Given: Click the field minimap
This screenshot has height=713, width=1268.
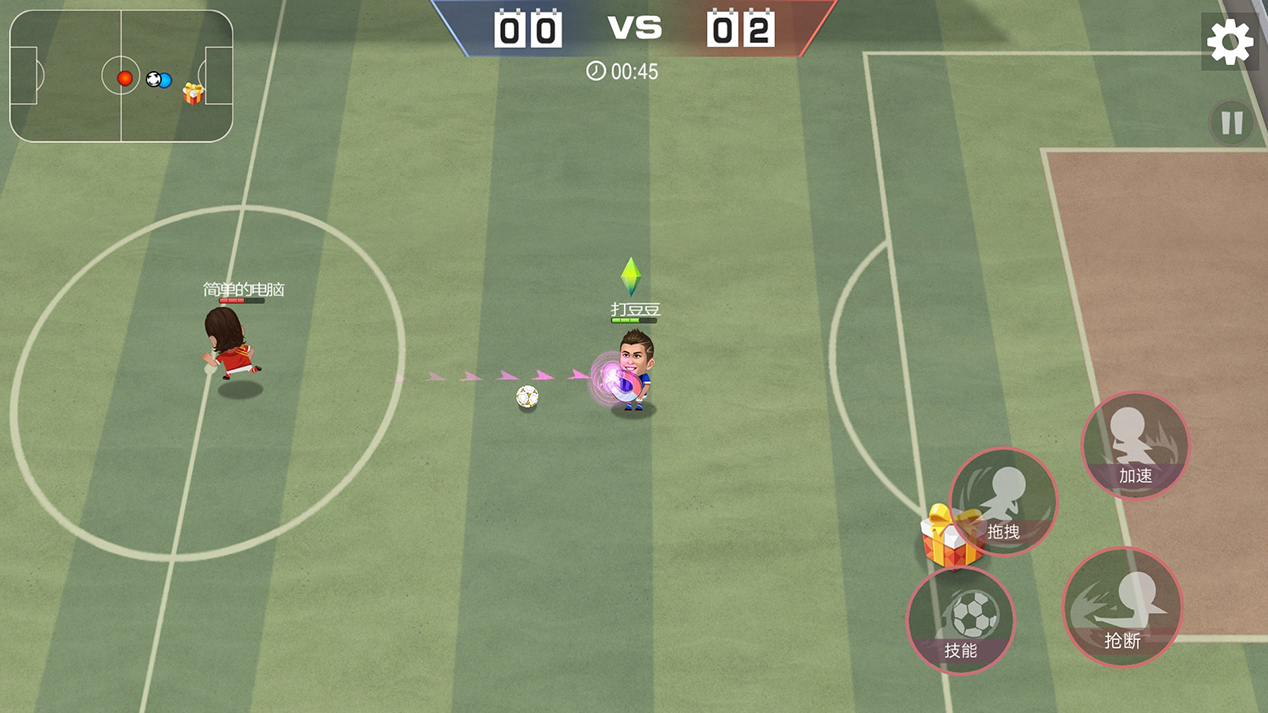Looking at the screenshot, I should coord(121,77).
